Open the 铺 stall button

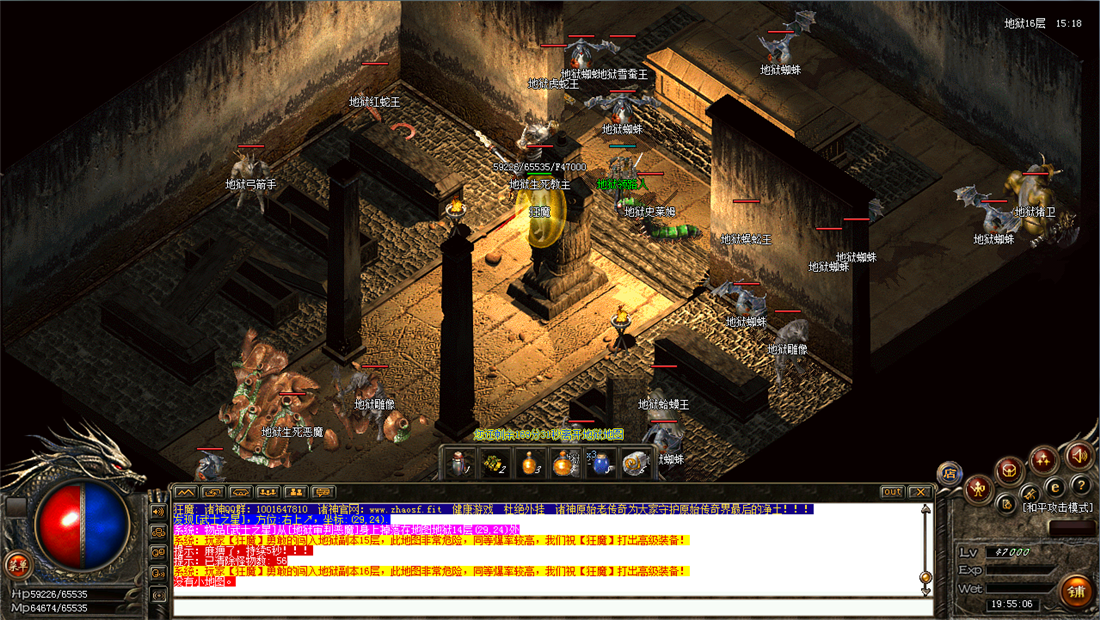pyautogui.click(x=1077, y=590)
